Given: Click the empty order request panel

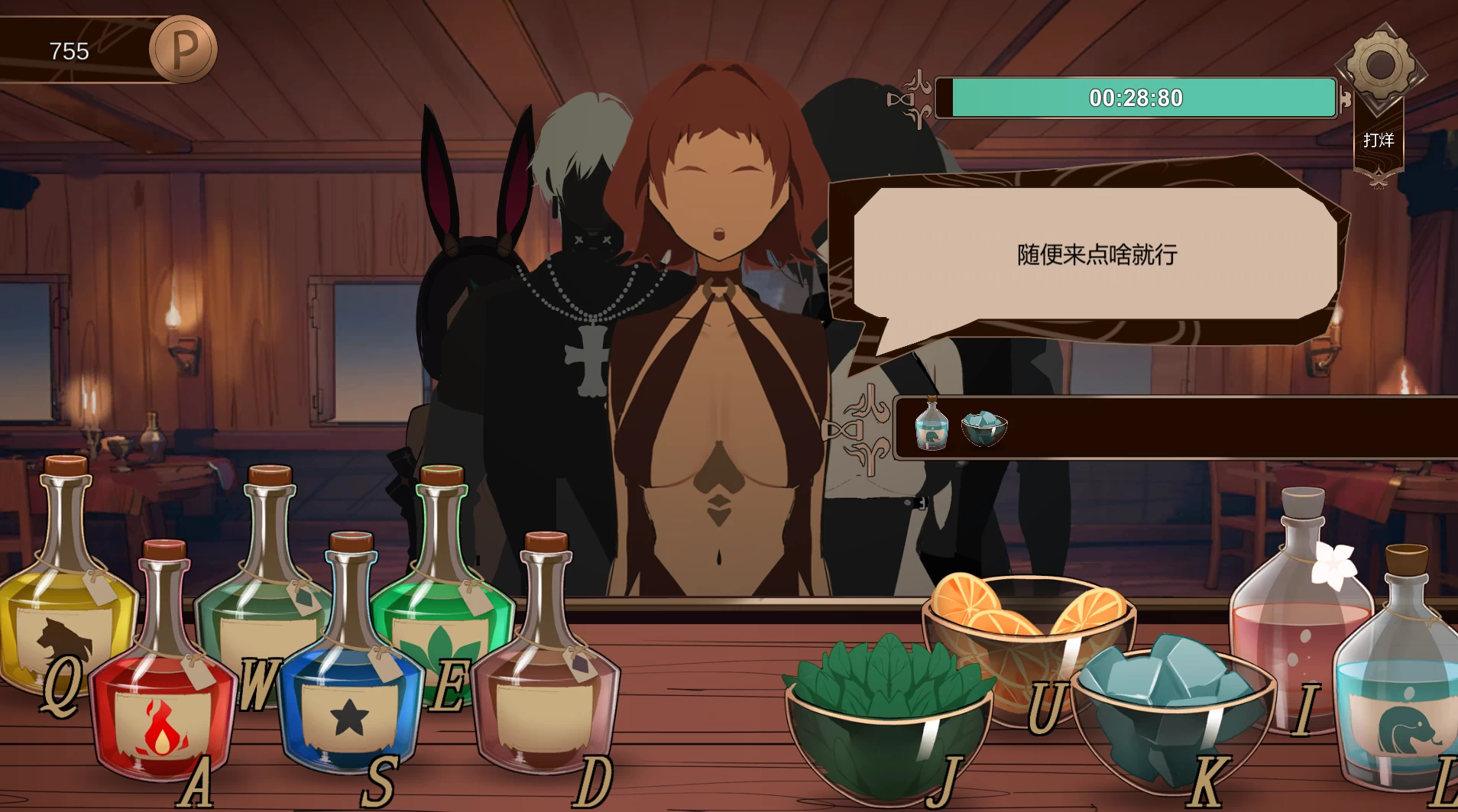Looking at the screenshot, I should tap(1184, 428).
